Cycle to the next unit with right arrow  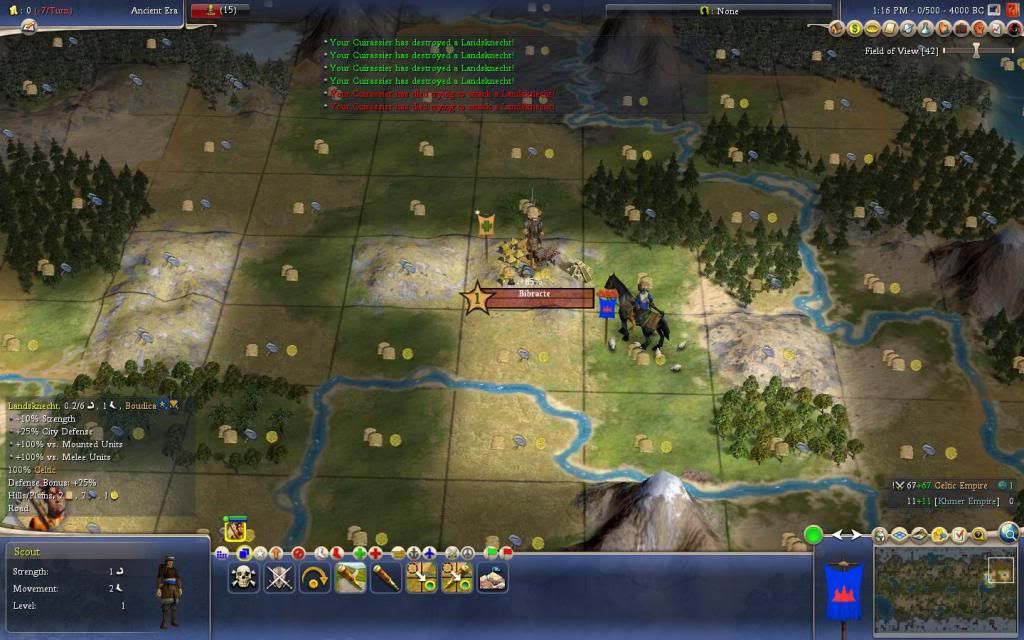pos(856,536)
